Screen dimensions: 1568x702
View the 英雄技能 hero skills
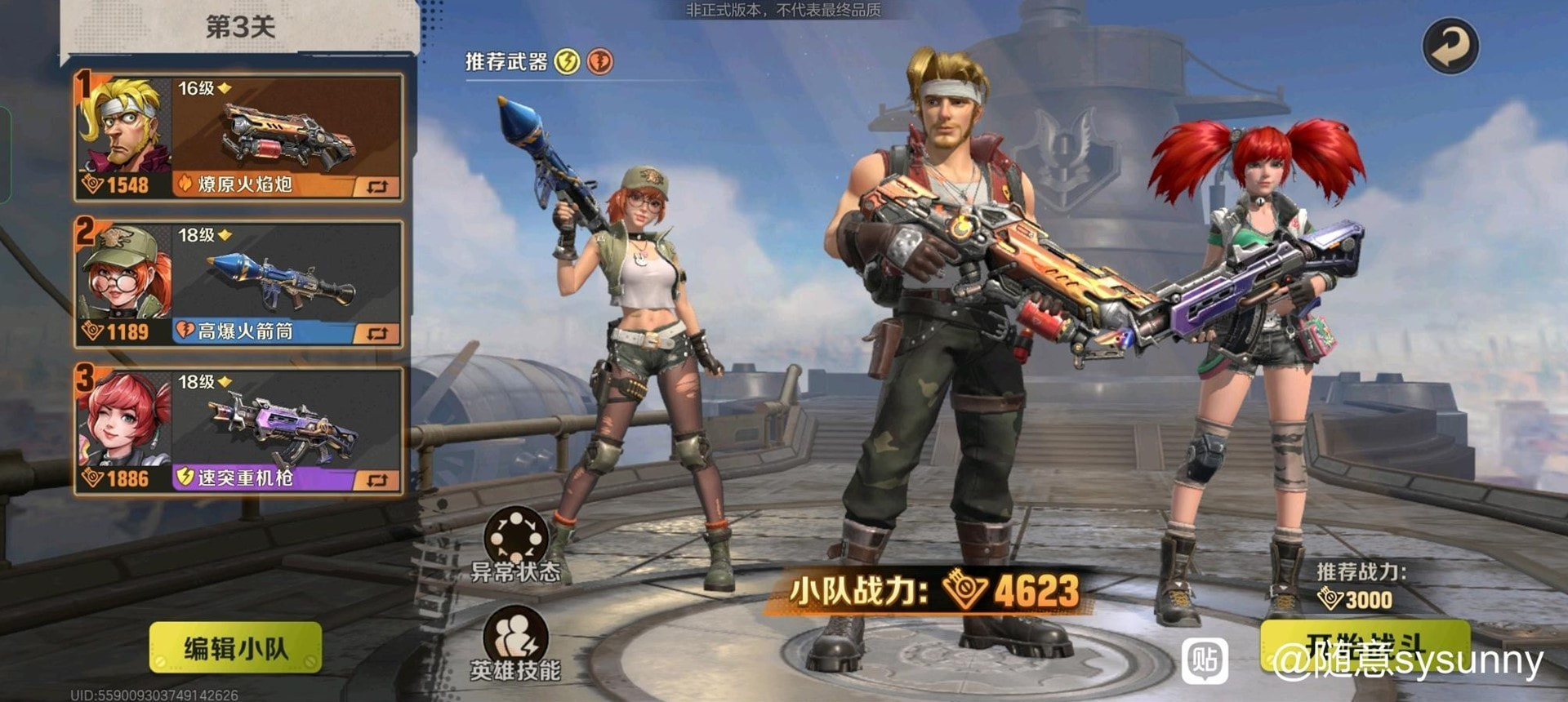[x=516, y=643]
